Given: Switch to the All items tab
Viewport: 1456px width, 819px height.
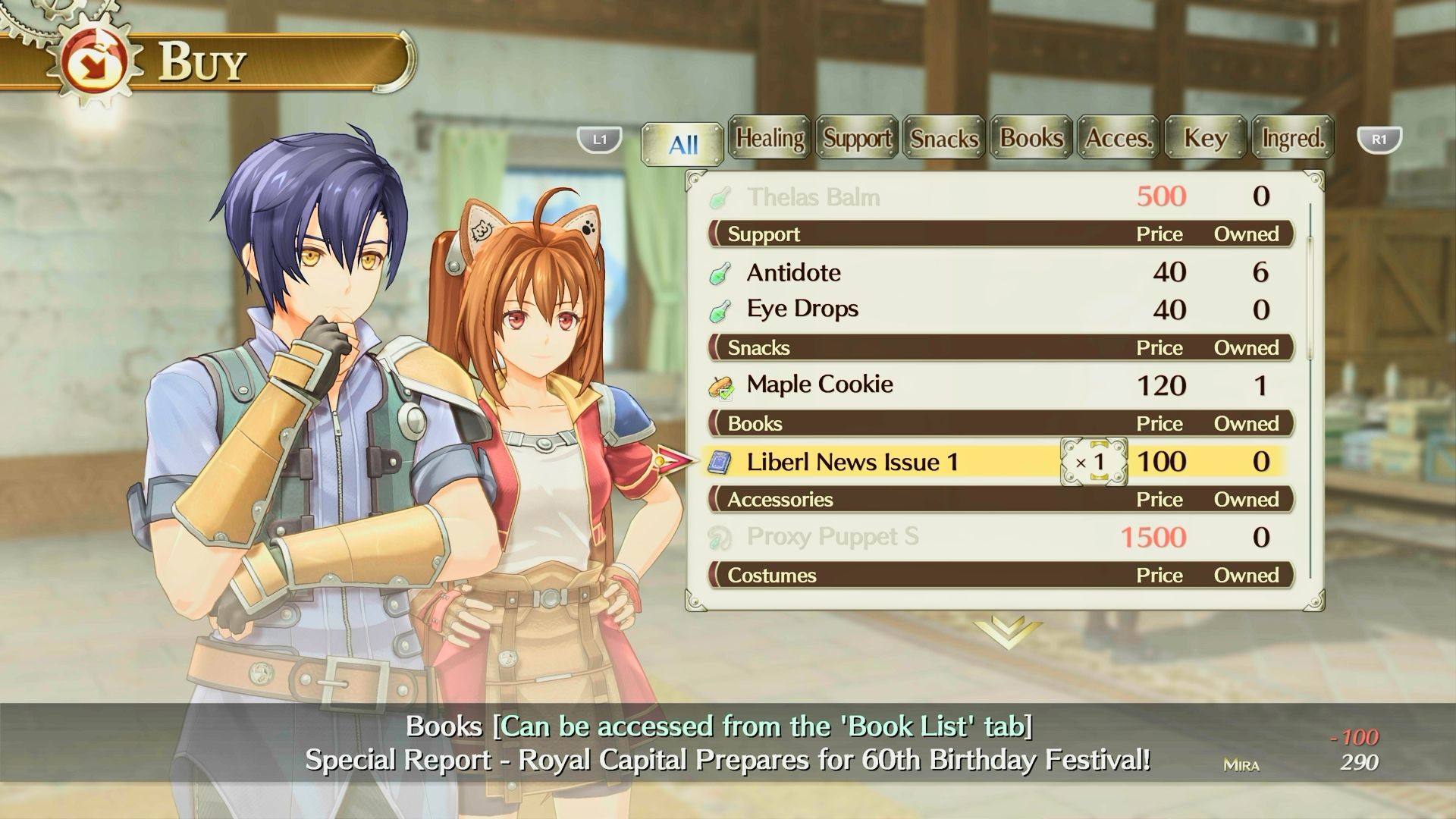Looking at the screenshot, I should click(682, 143).
